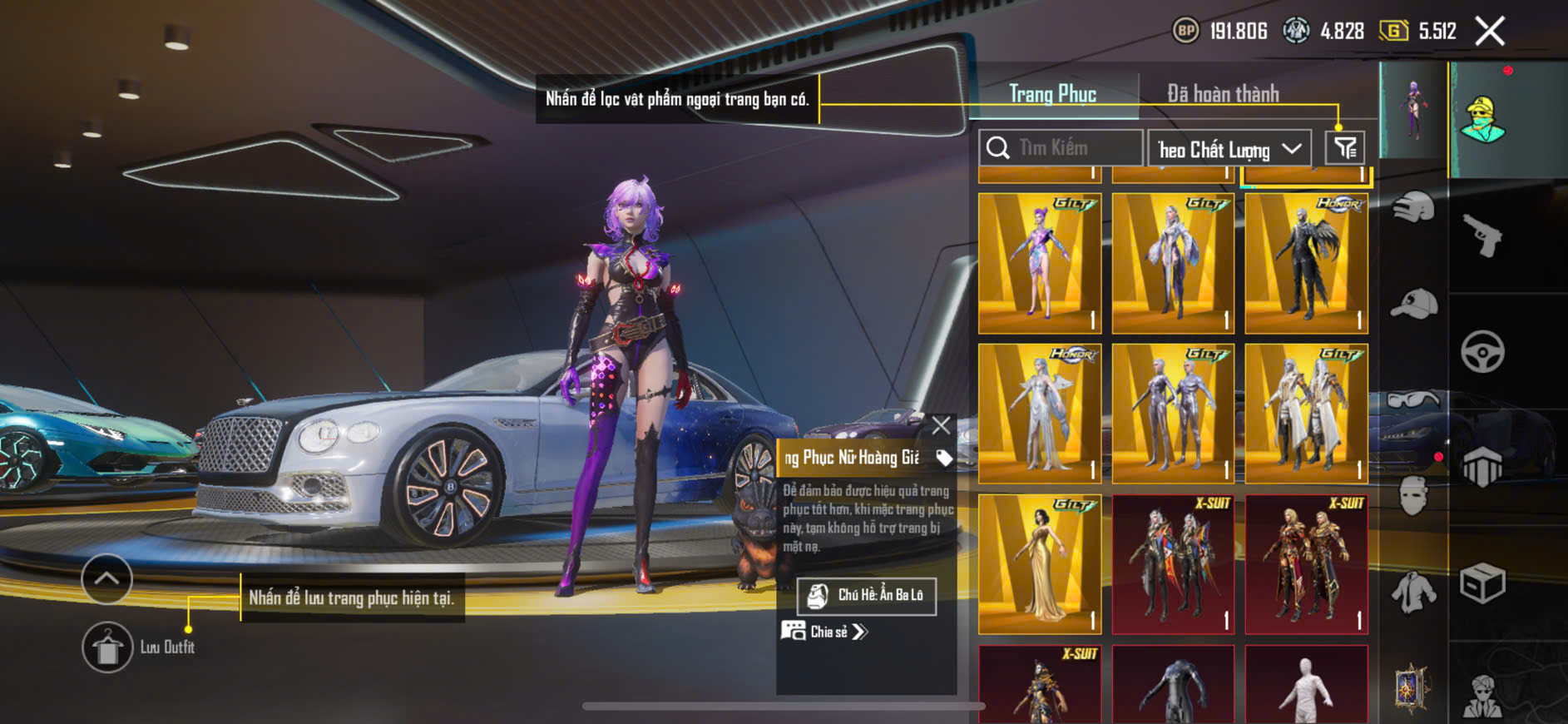
Task: Focus the Tìm Kiếm search box
Action: pyautogui.click(x=1060, y=148)
